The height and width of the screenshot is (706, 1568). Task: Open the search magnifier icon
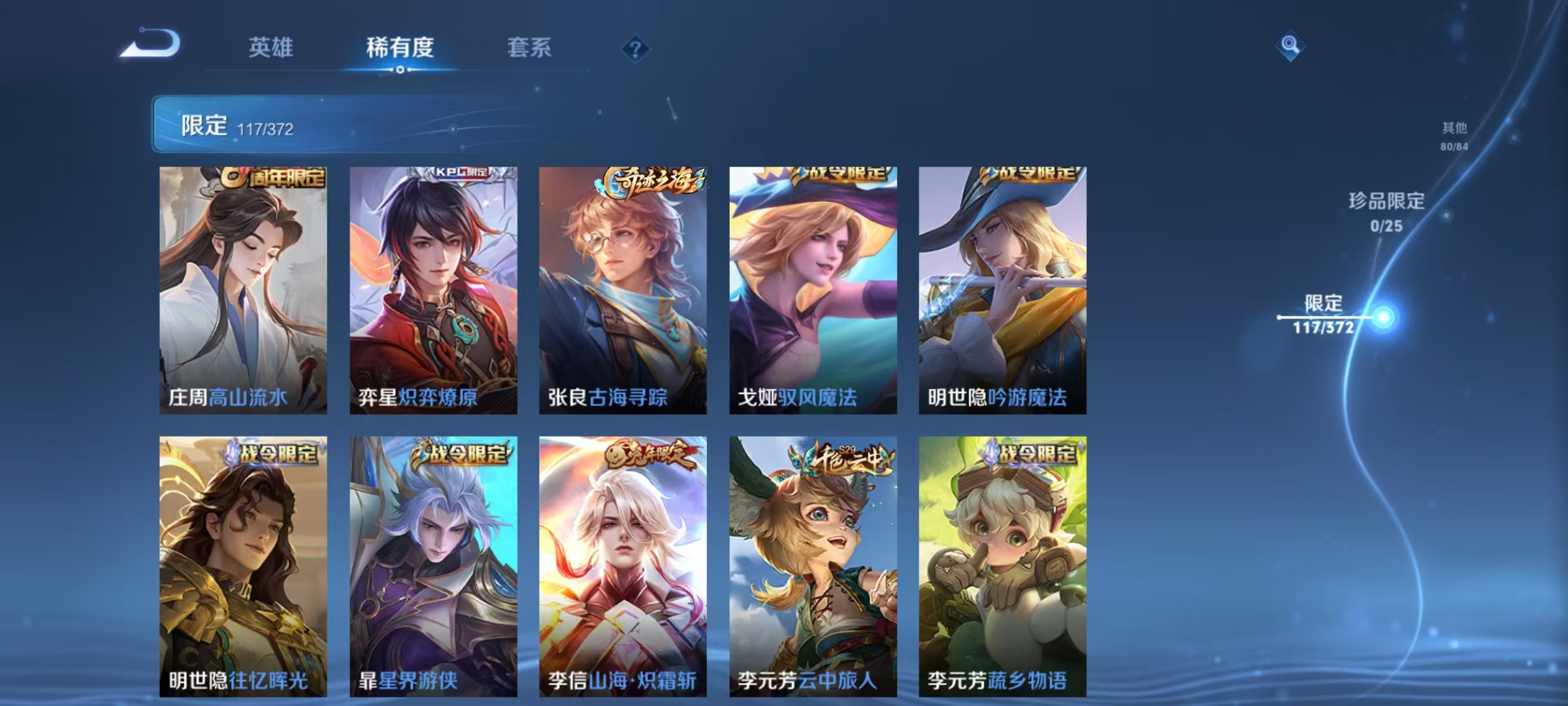pos(1289,46)
